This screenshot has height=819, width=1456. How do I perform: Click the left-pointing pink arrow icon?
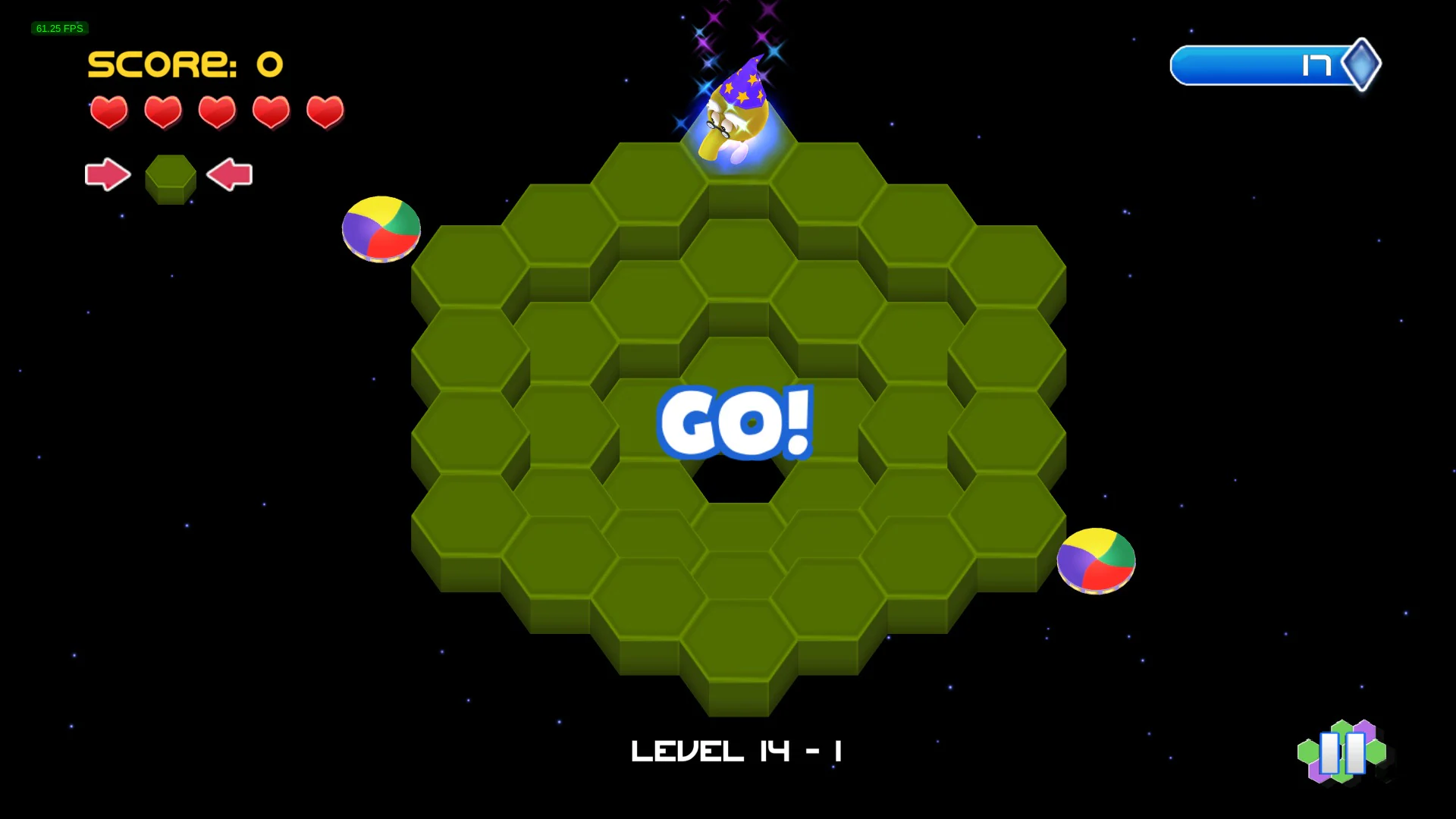click(x=229, y=175)
